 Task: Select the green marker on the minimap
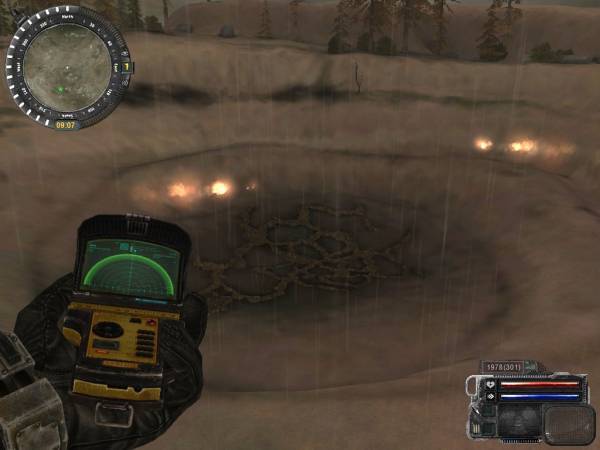(60, 90)
